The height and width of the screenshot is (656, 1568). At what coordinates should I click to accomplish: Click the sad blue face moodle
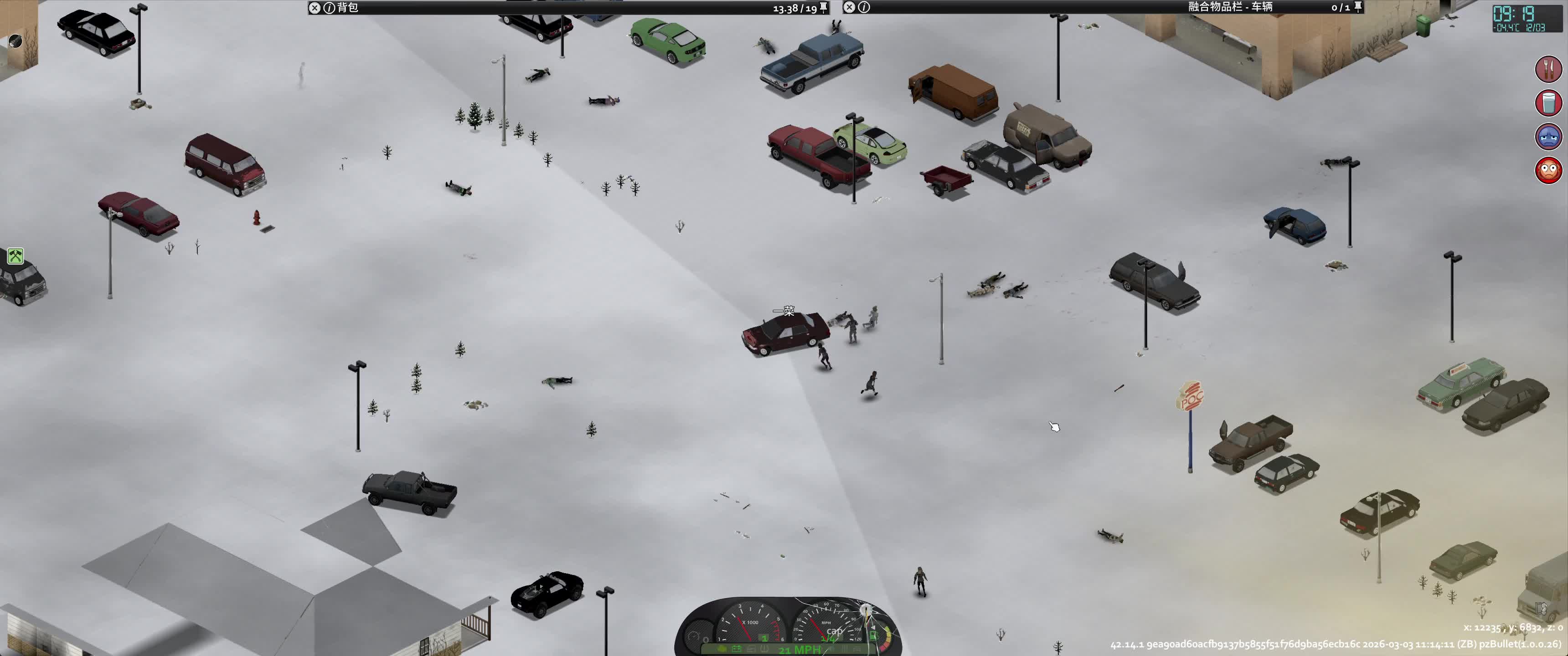1548,136
